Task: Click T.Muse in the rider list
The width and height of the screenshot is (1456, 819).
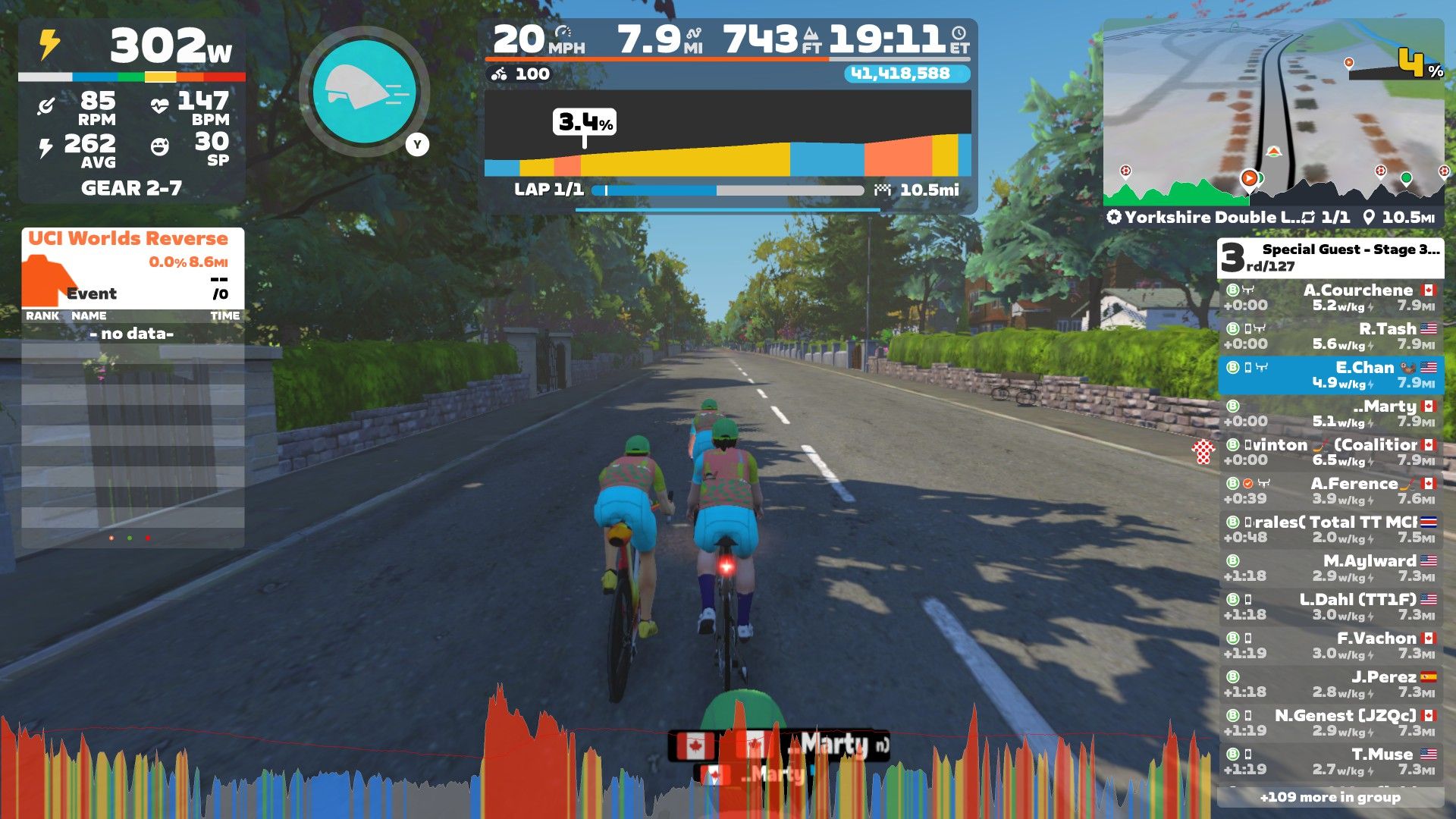Action: coord(1331,761)
